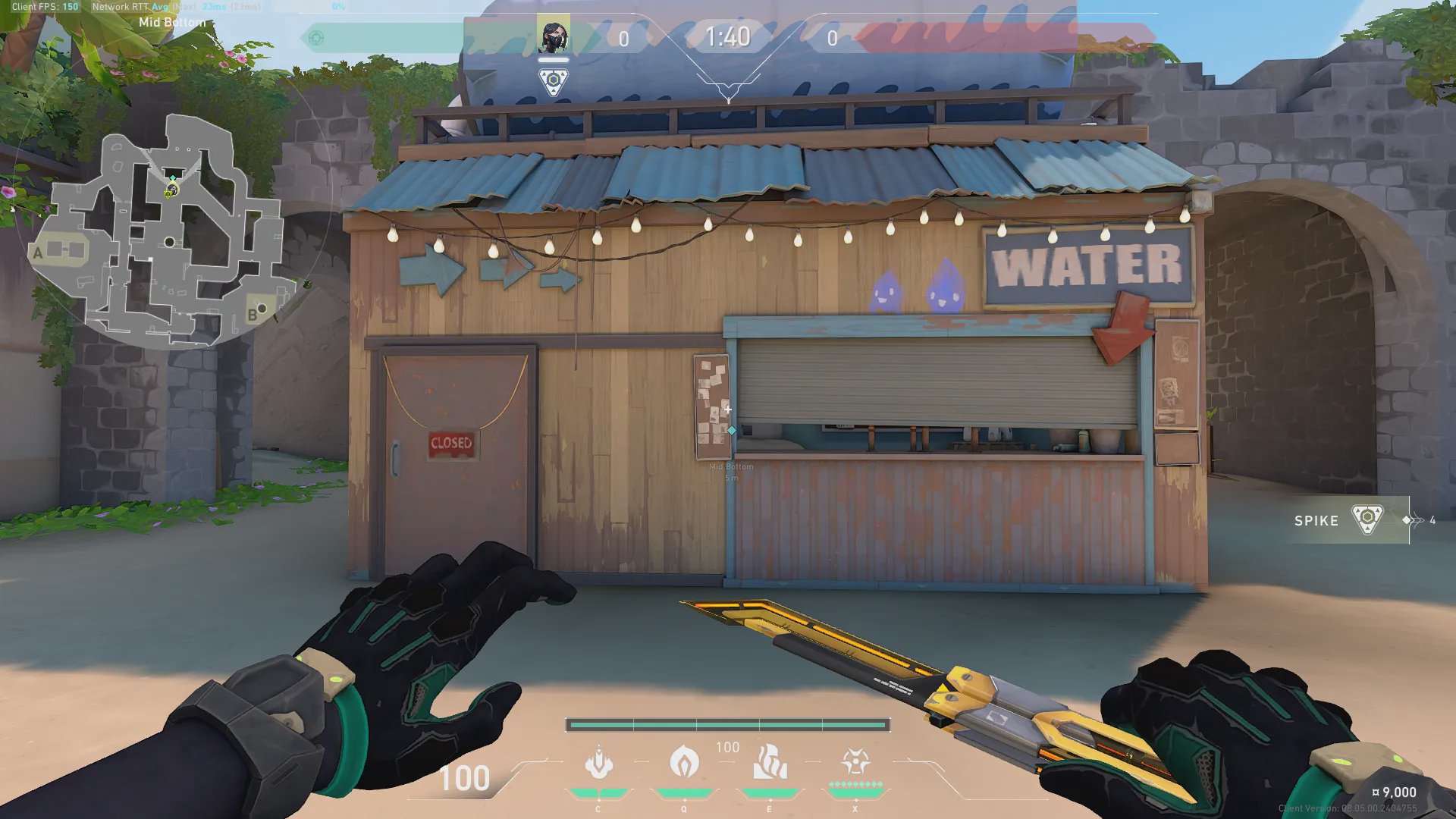Activate the Viper's Pit ultimate icon

tap(855, 762)
